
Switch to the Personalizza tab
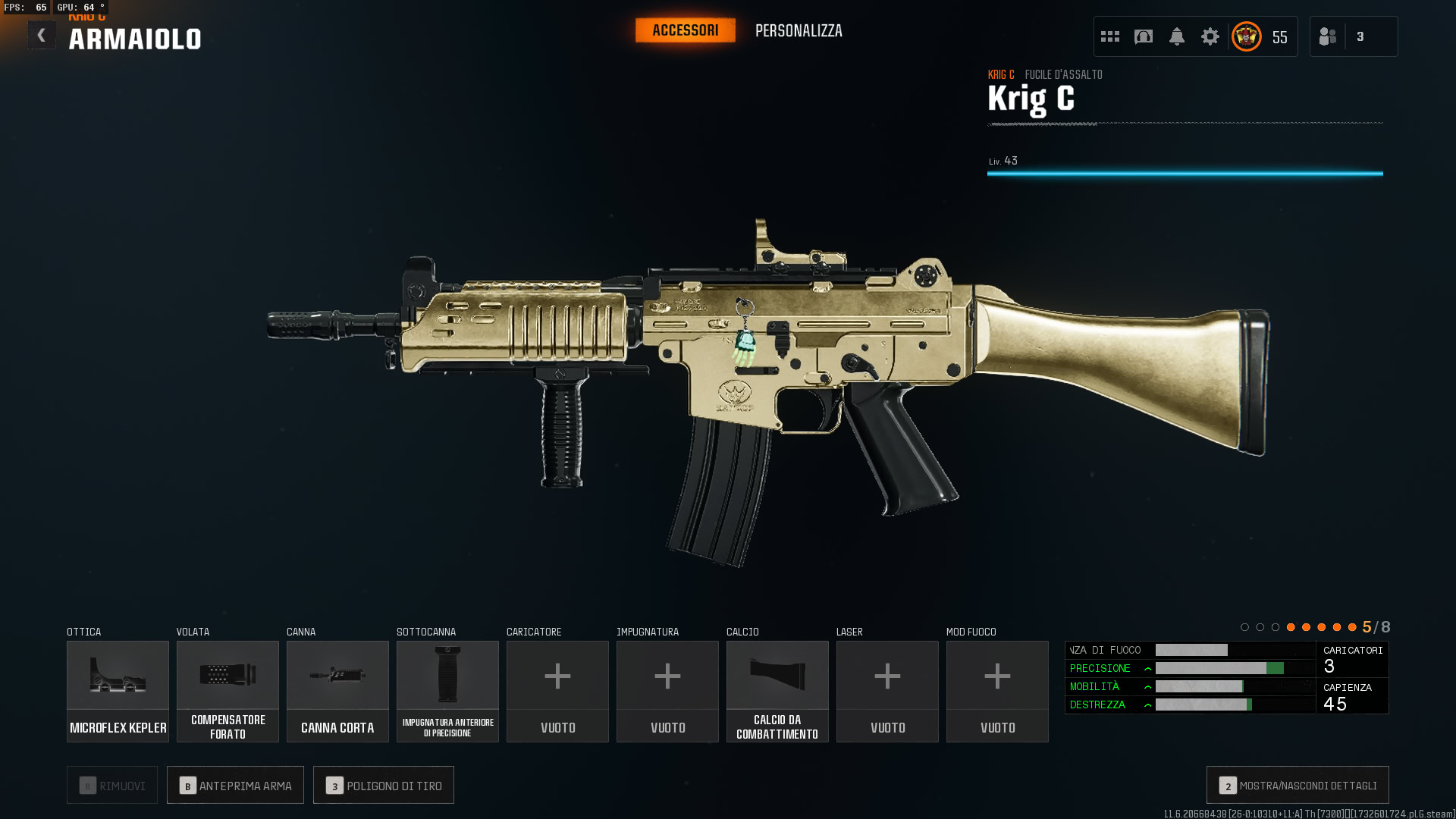click(x=799, y=31)
